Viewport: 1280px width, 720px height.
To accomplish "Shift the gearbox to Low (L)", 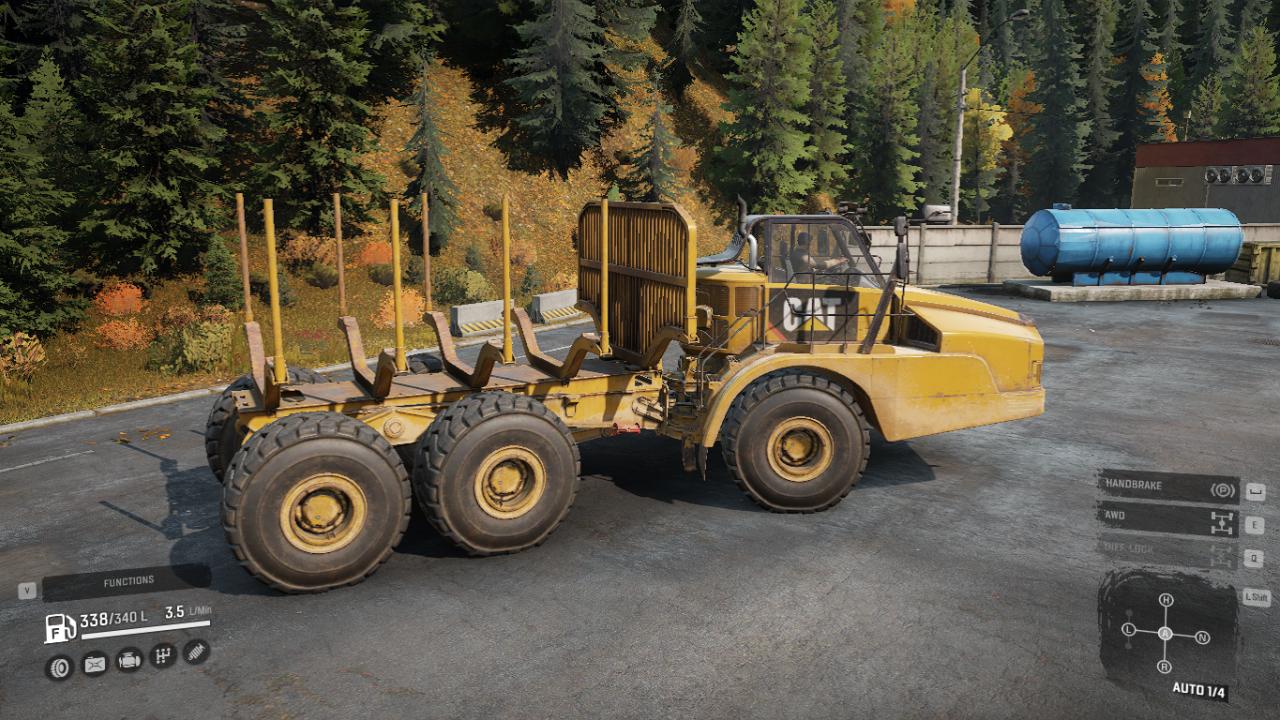I will click(1129, 630).
